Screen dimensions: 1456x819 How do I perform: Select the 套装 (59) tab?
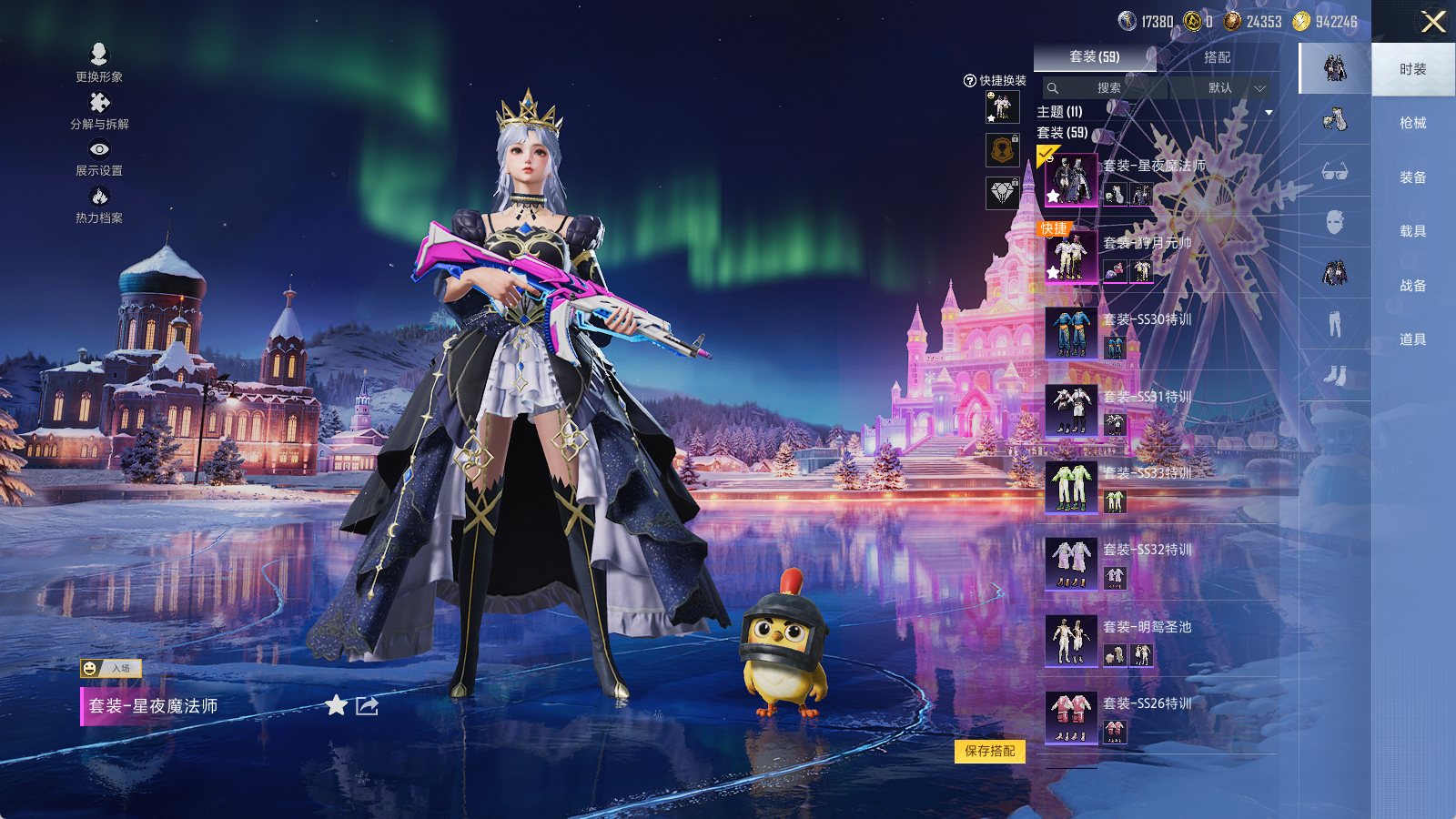[1095, 57]
